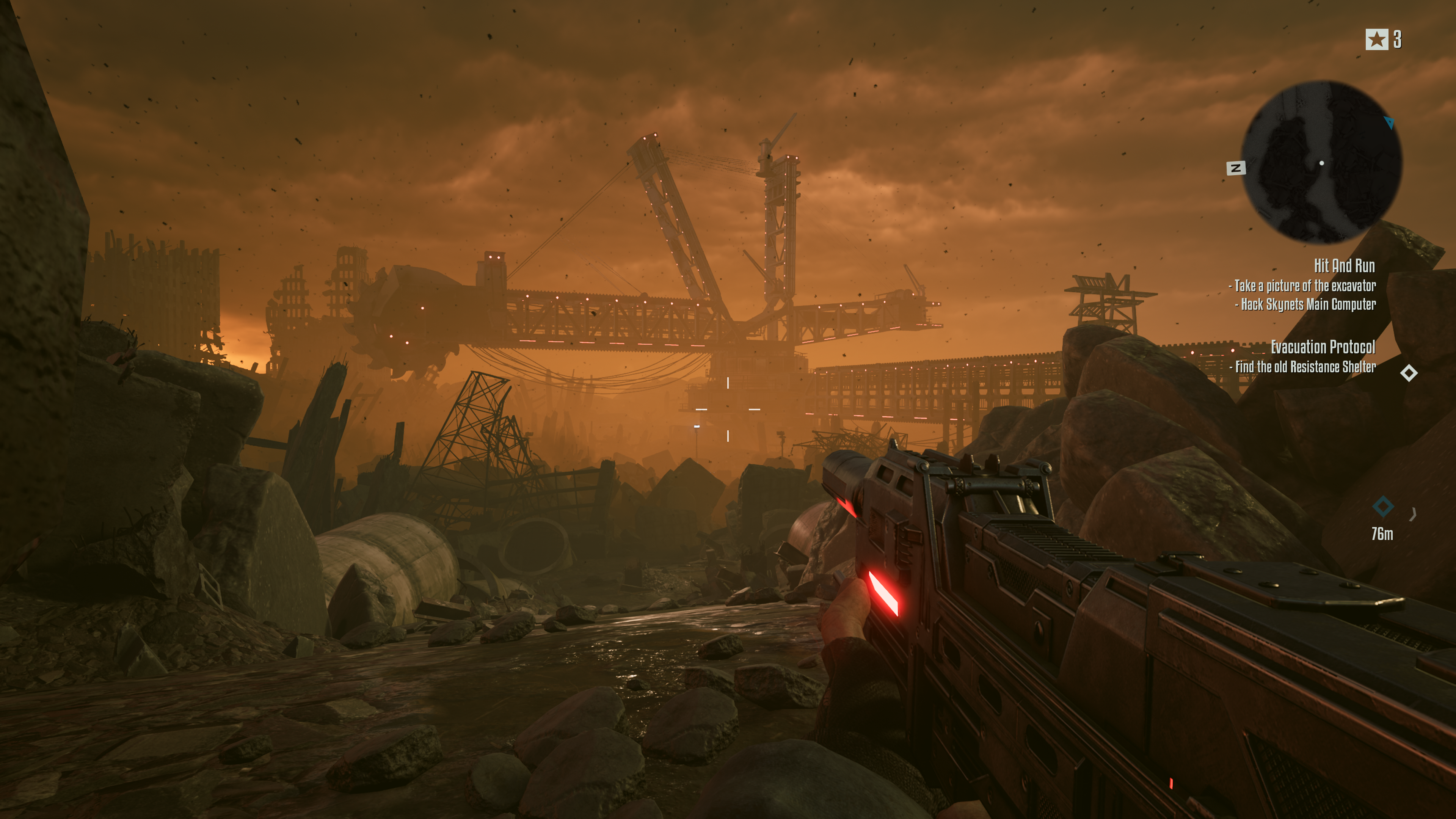Click the minimap north compass indicator
This screenshot has width=1456, height=819.
[1236, 168]
